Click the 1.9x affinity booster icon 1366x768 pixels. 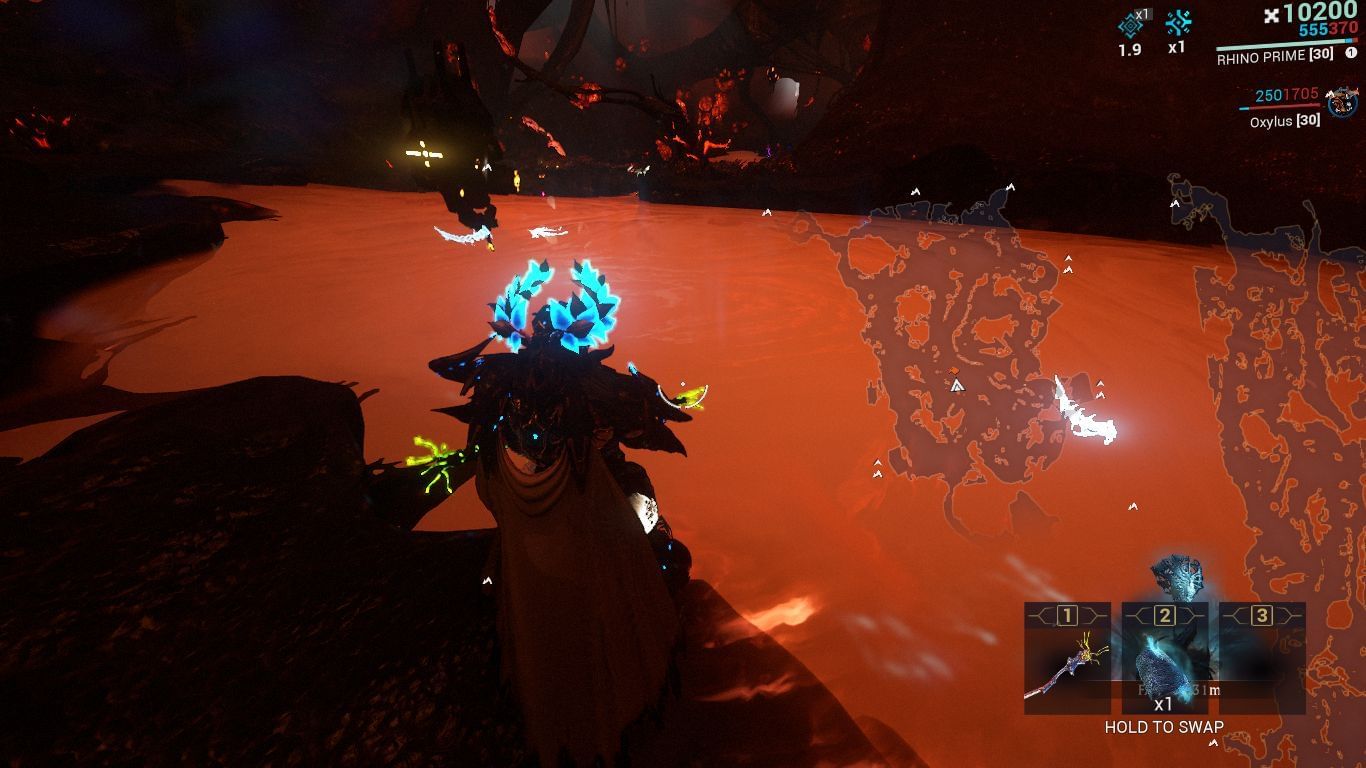[x=1130, y=25]
